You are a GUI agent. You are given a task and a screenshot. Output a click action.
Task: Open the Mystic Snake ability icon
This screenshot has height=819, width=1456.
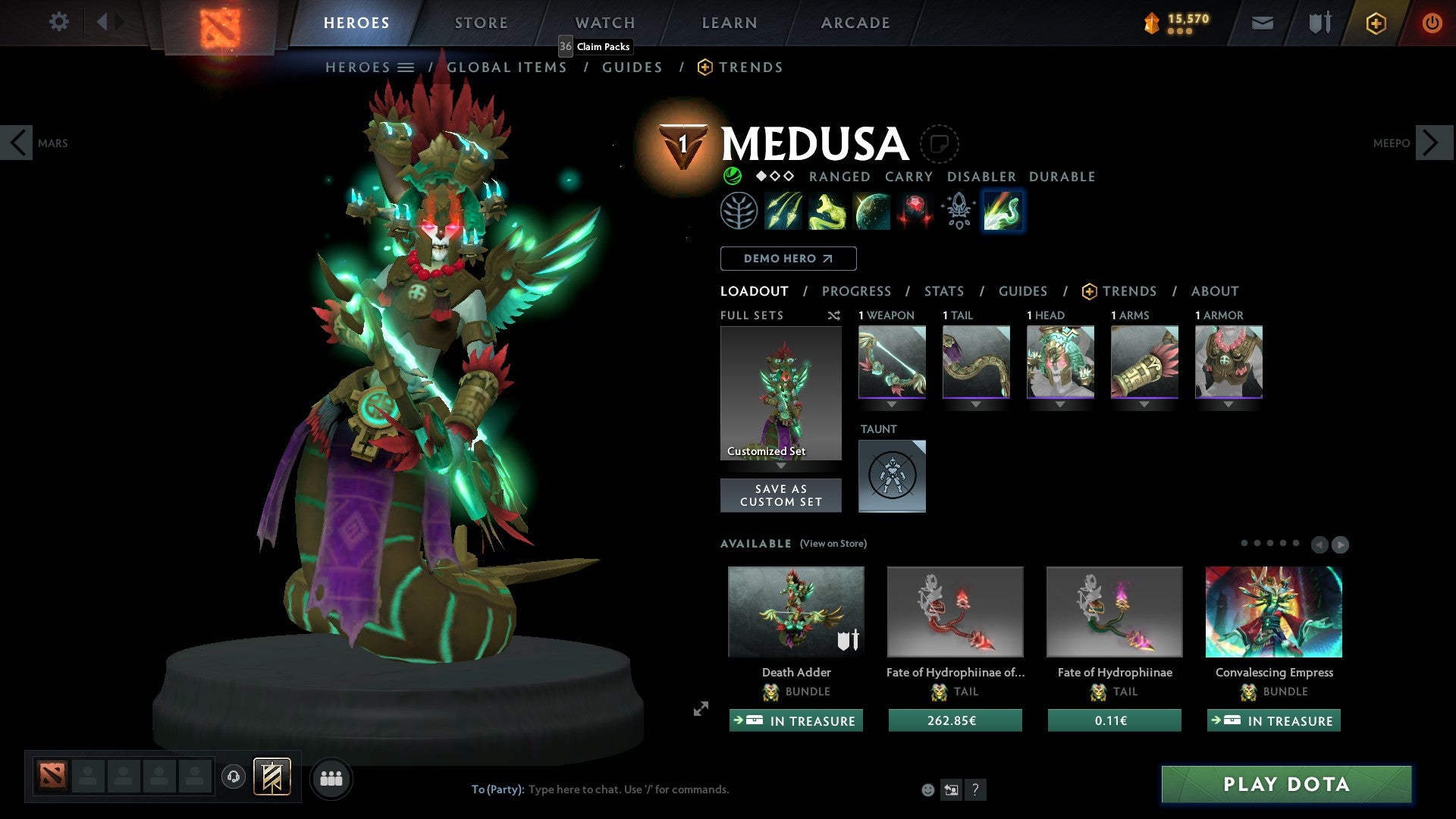(x=827, y=211)
